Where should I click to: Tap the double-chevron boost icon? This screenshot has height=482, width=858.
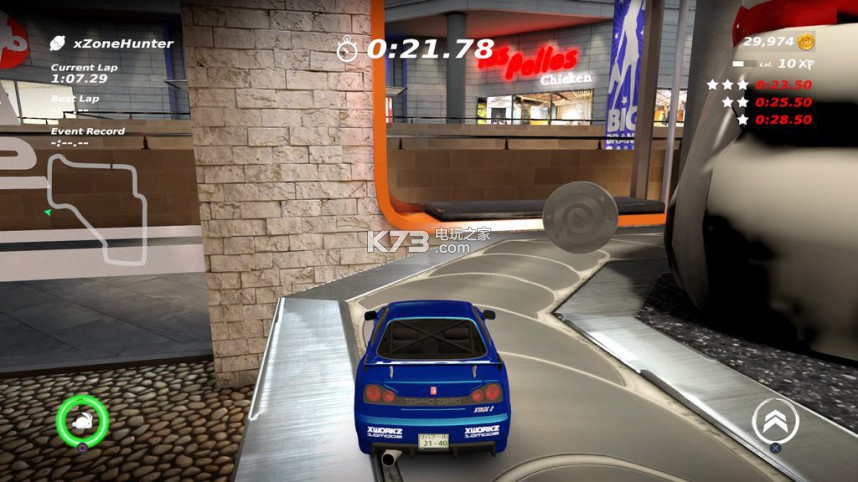point(774,420)
